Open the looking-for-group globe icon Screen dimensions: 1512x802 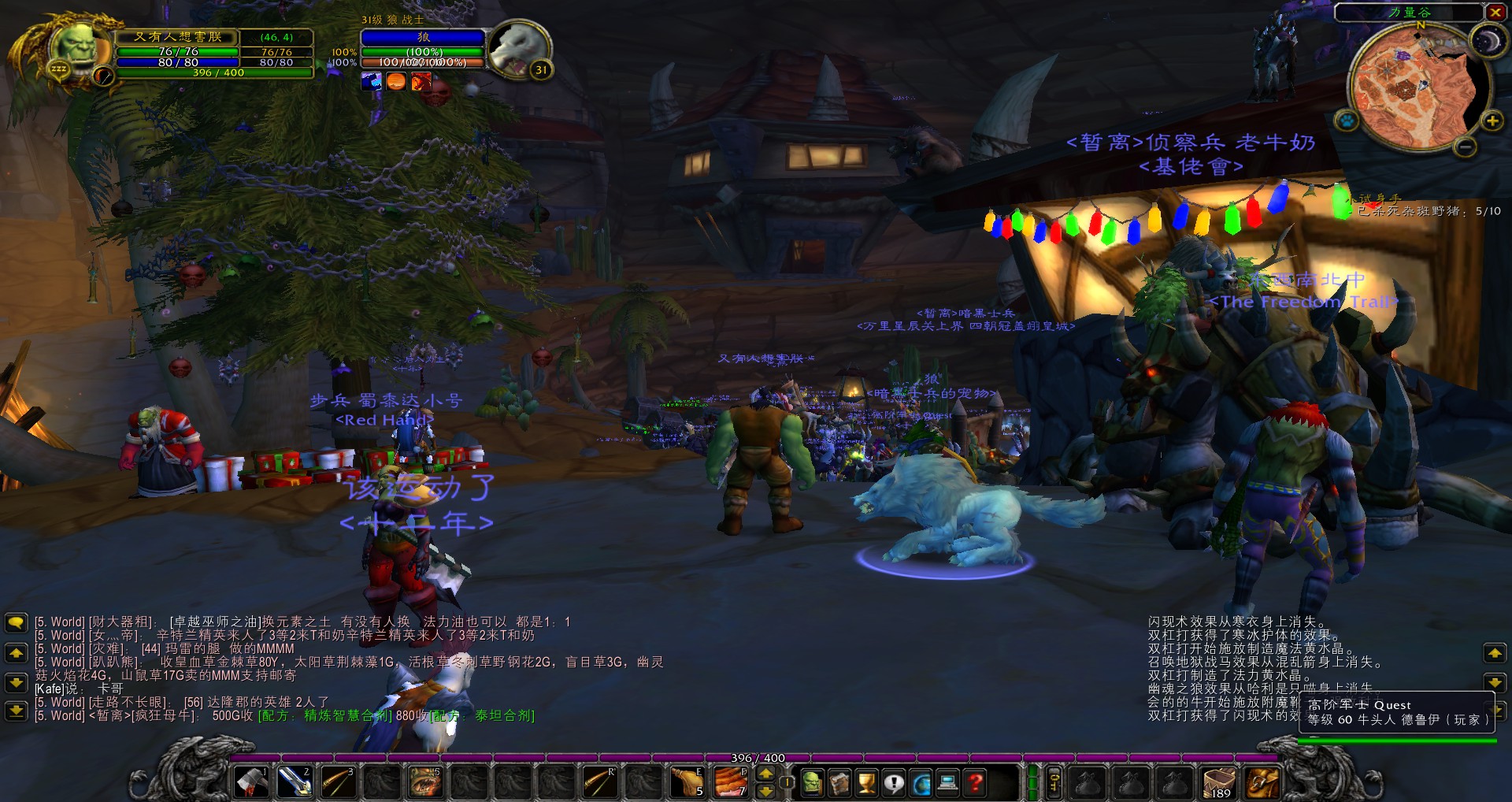[921, 782]
